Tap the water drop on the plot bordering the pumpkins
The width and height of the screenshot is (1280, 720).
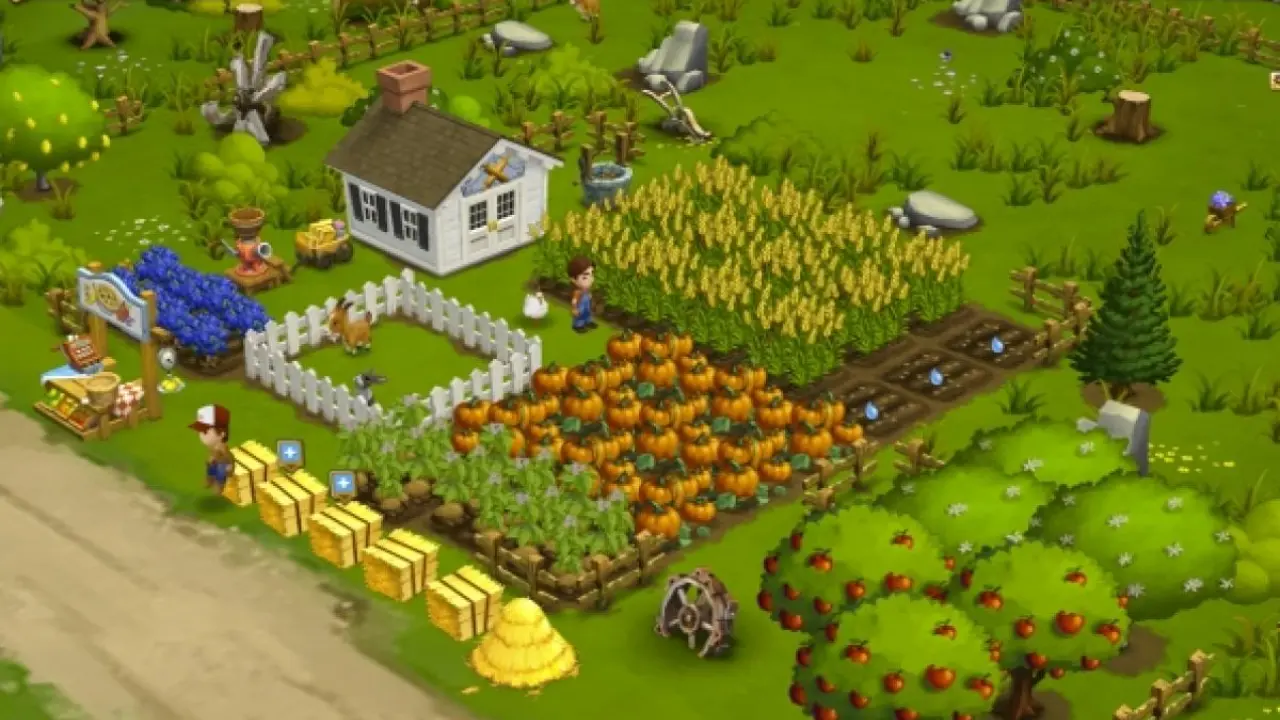872,410
